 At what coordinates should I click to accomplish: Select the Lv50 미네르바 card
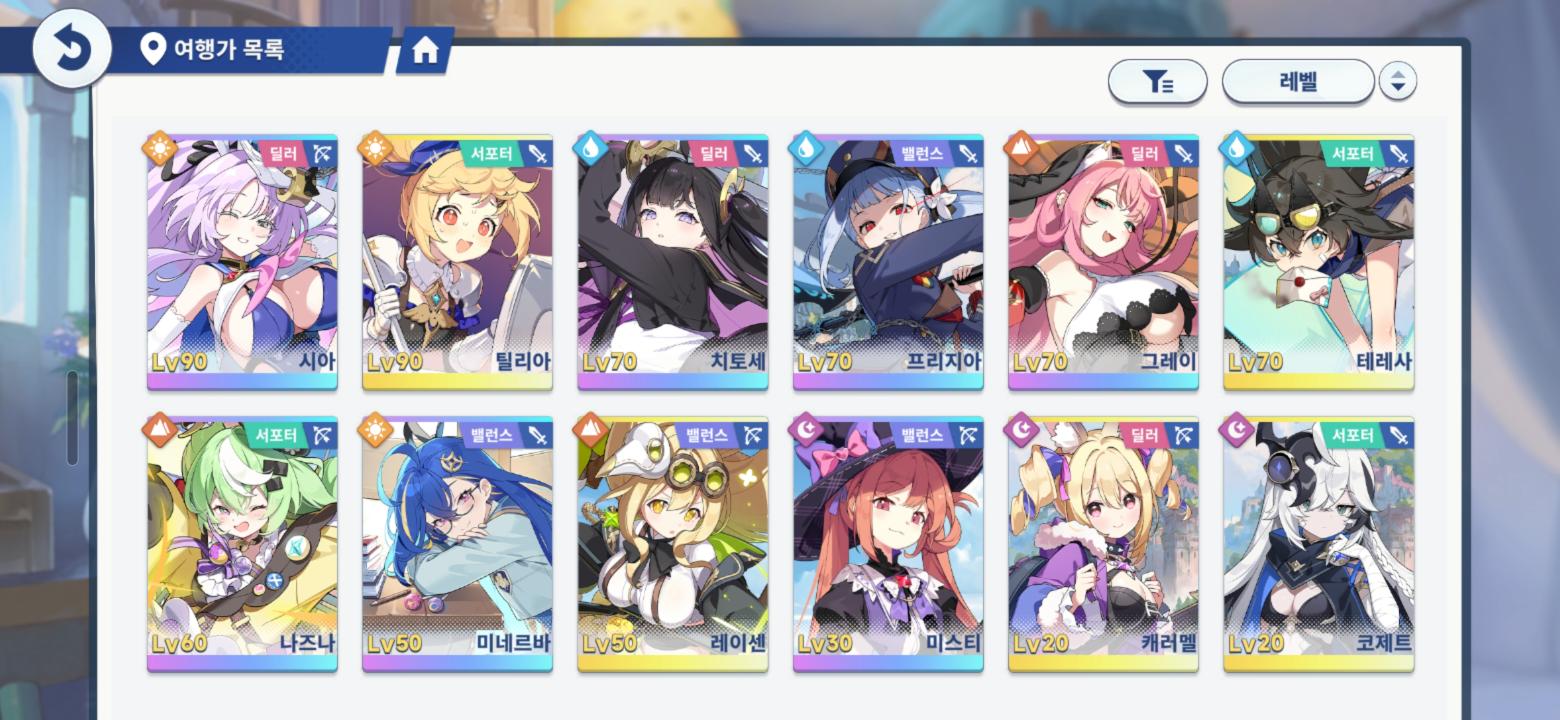coord(457,544)
